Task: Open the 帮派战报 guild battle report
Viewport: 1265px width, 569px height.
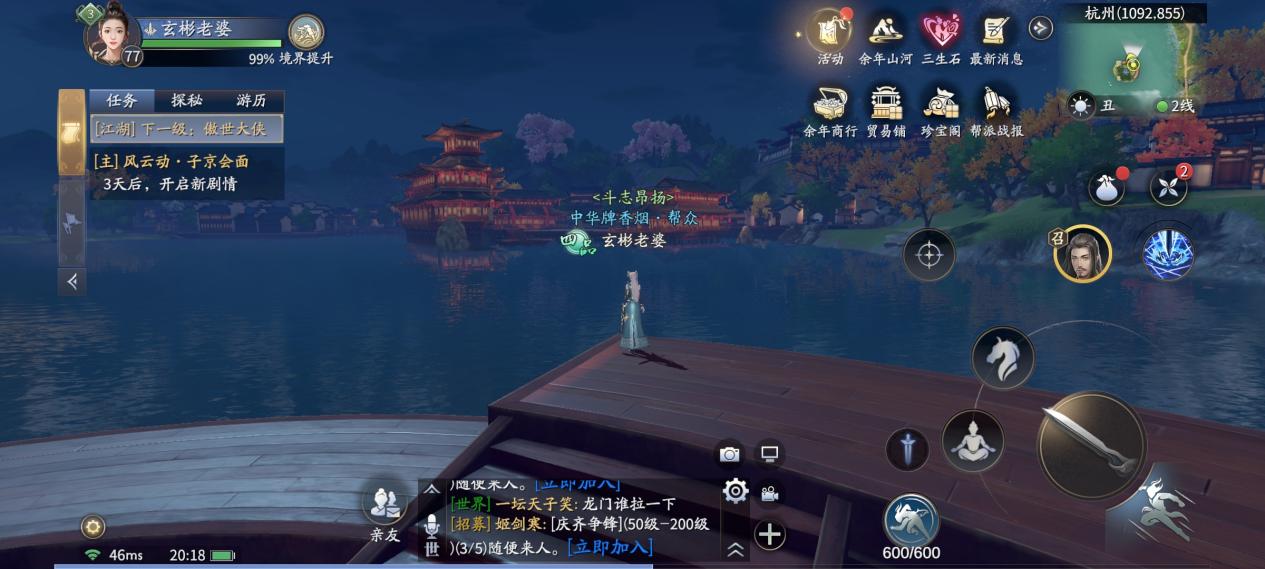Action: click(996, 105)
